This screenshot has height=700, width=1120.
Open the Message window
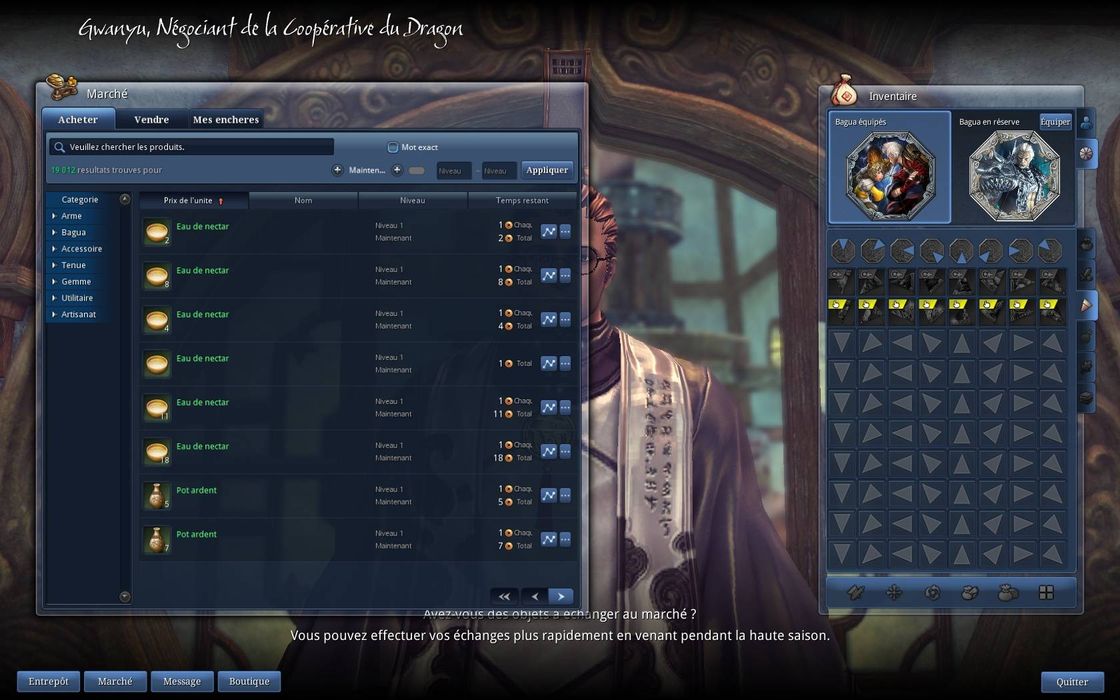pos(182,682)
